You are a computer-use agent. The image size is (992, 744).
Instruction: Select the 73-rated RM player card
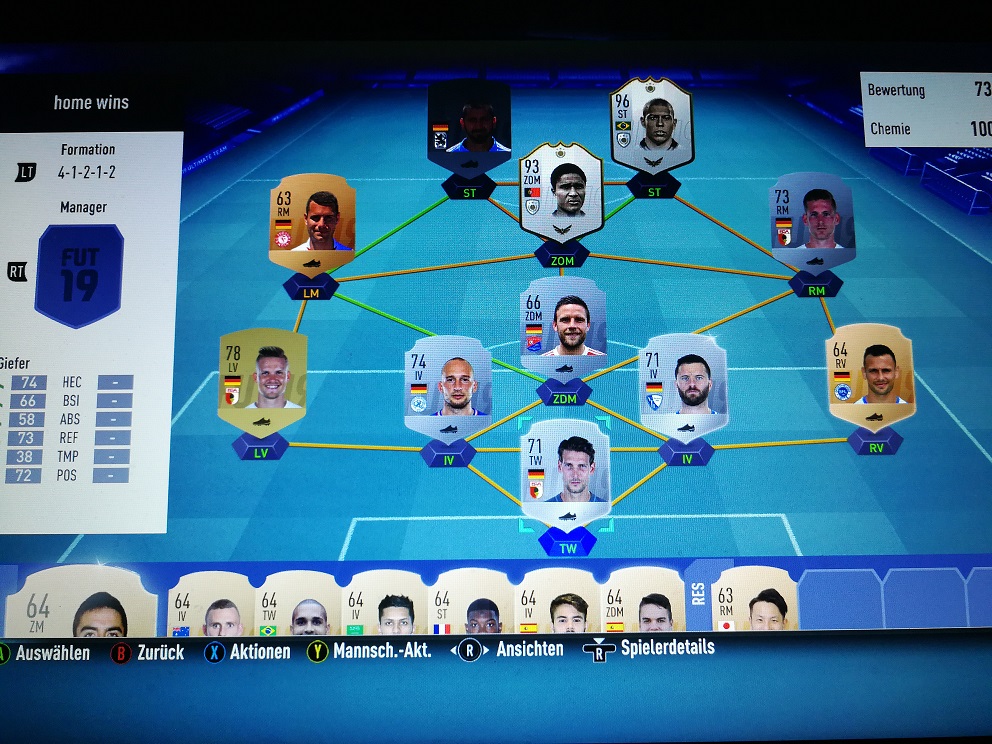[x=811, y=222]
